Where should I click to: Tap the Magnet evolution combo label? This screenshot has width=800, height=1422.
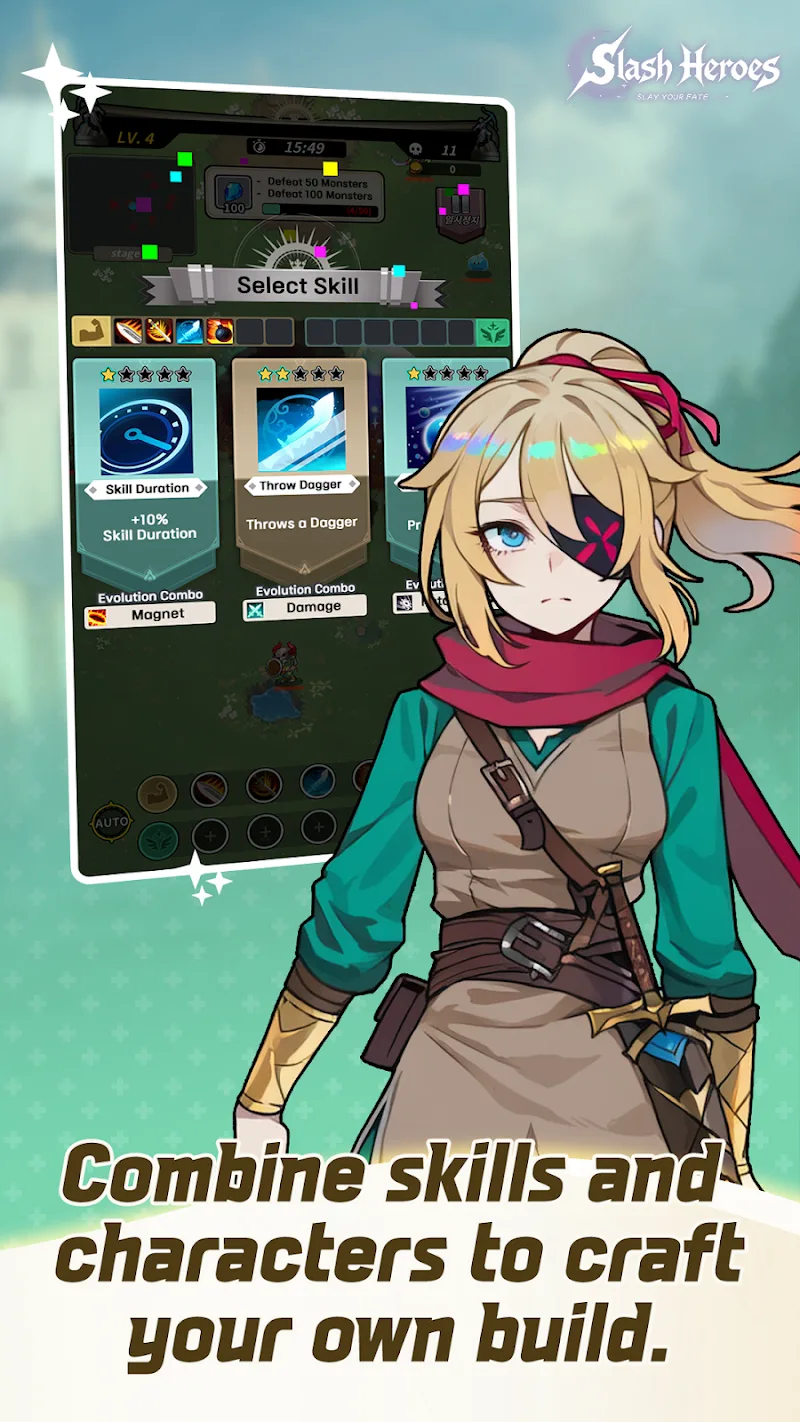click(150, 614)
